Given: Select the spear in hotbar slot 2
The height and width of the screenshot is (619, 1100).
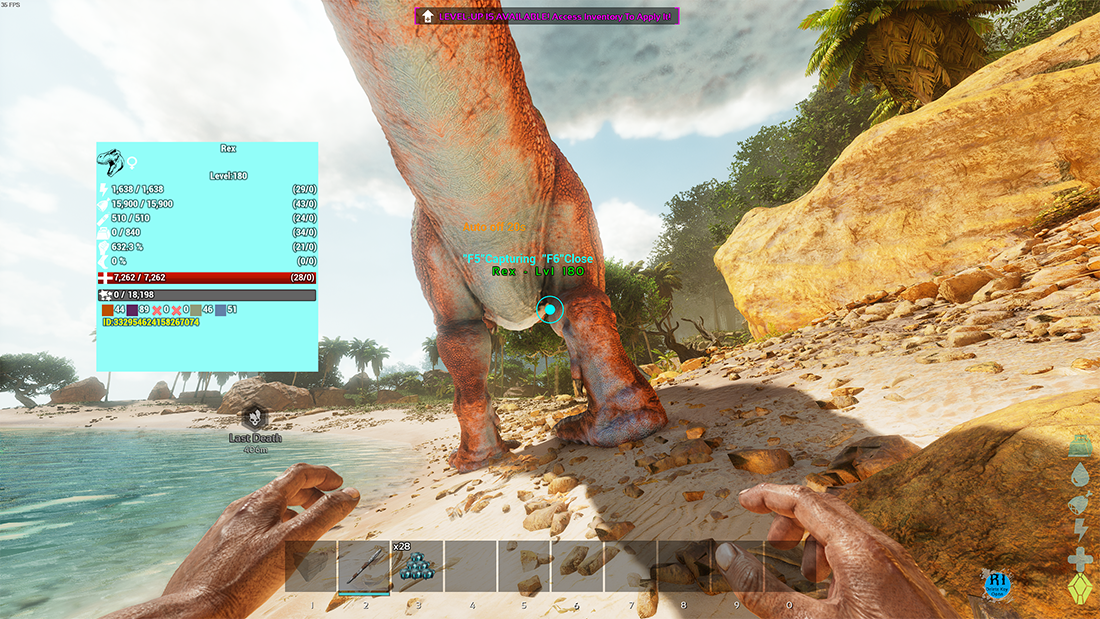Looking at the screenshot, I should pos(363,566).
